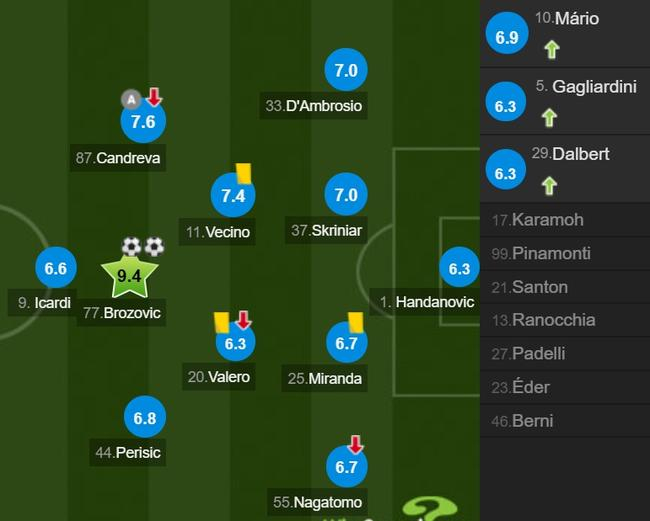Open Valero's 6.3 rating bubble
650x521 pixels.
coord(235,343)
